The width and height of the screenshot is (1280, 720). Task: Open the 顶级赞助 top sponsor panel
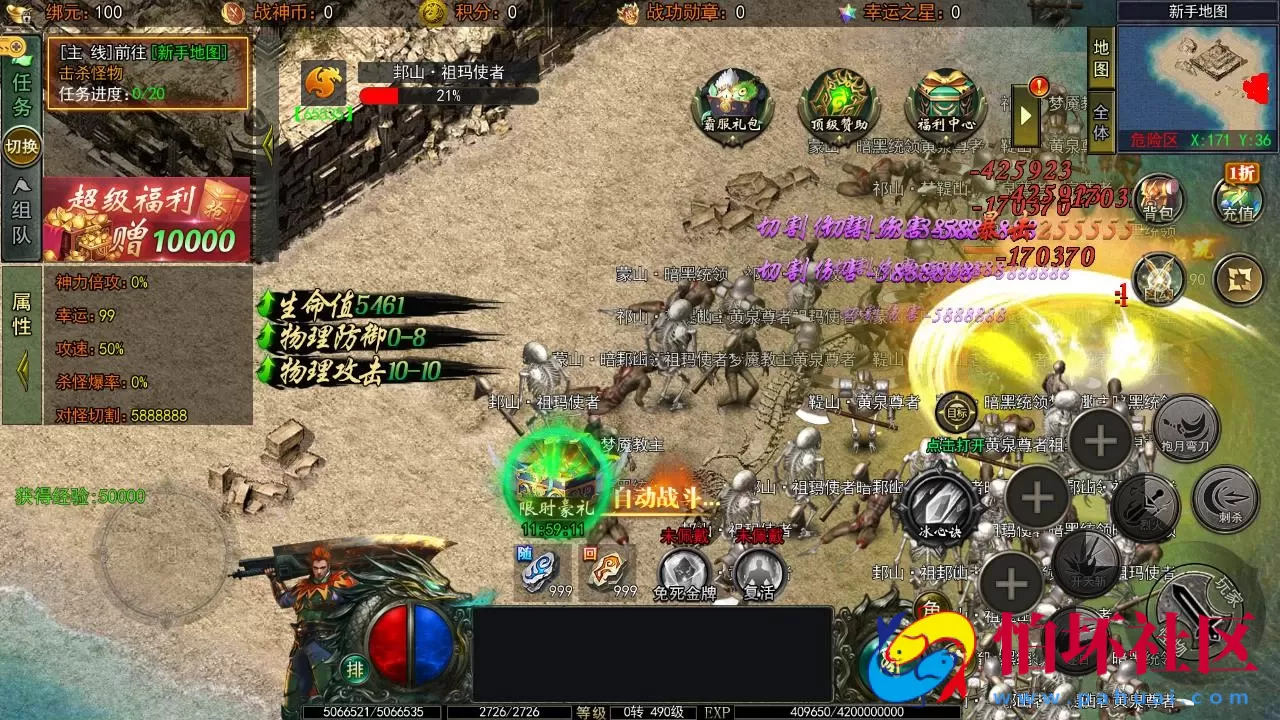click(x=837, y=100)
